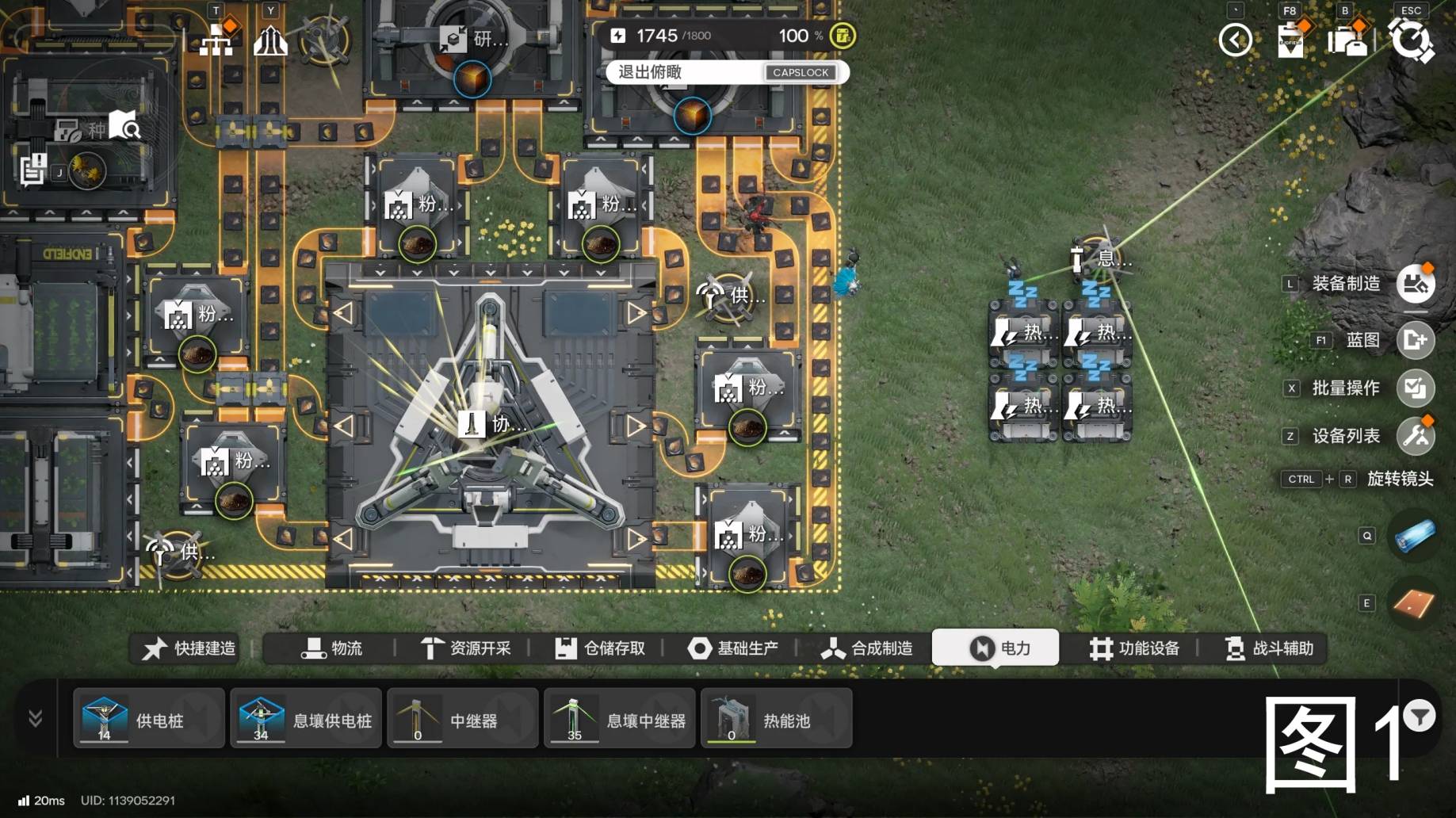
Task: Choose the 热能池 thermal pool slot
Action: coord(776,719)
